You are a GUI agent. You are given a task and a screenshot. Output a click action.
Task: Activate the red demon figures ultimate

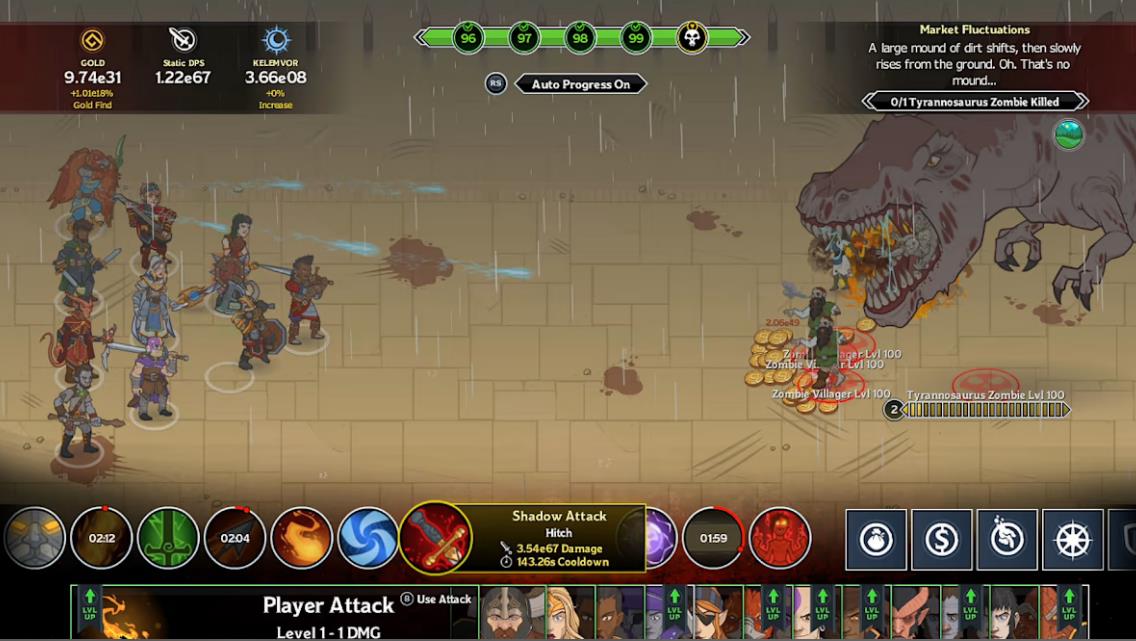[780, 538]
